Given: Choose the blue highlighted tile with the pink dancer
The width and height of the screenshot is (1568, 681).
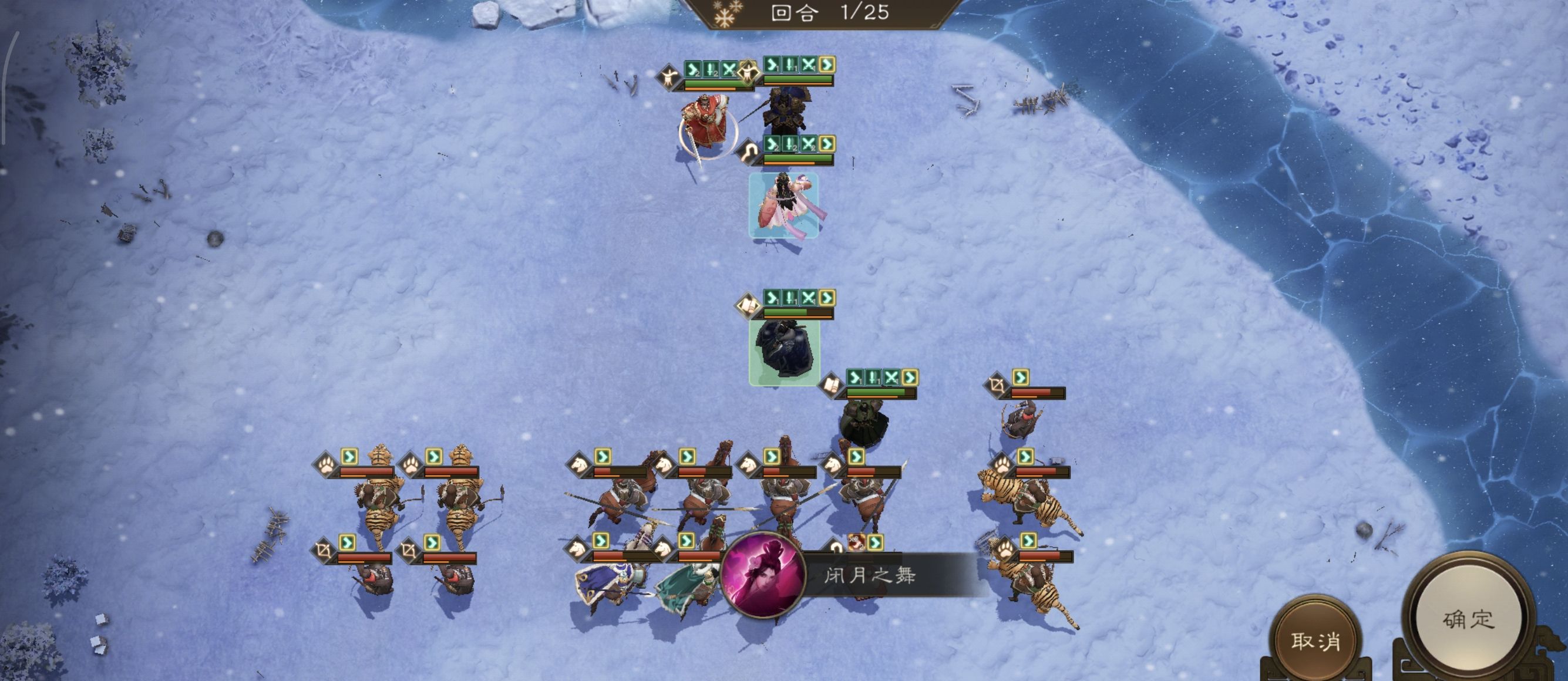Looking at the screenshot, I should point(783,205).
